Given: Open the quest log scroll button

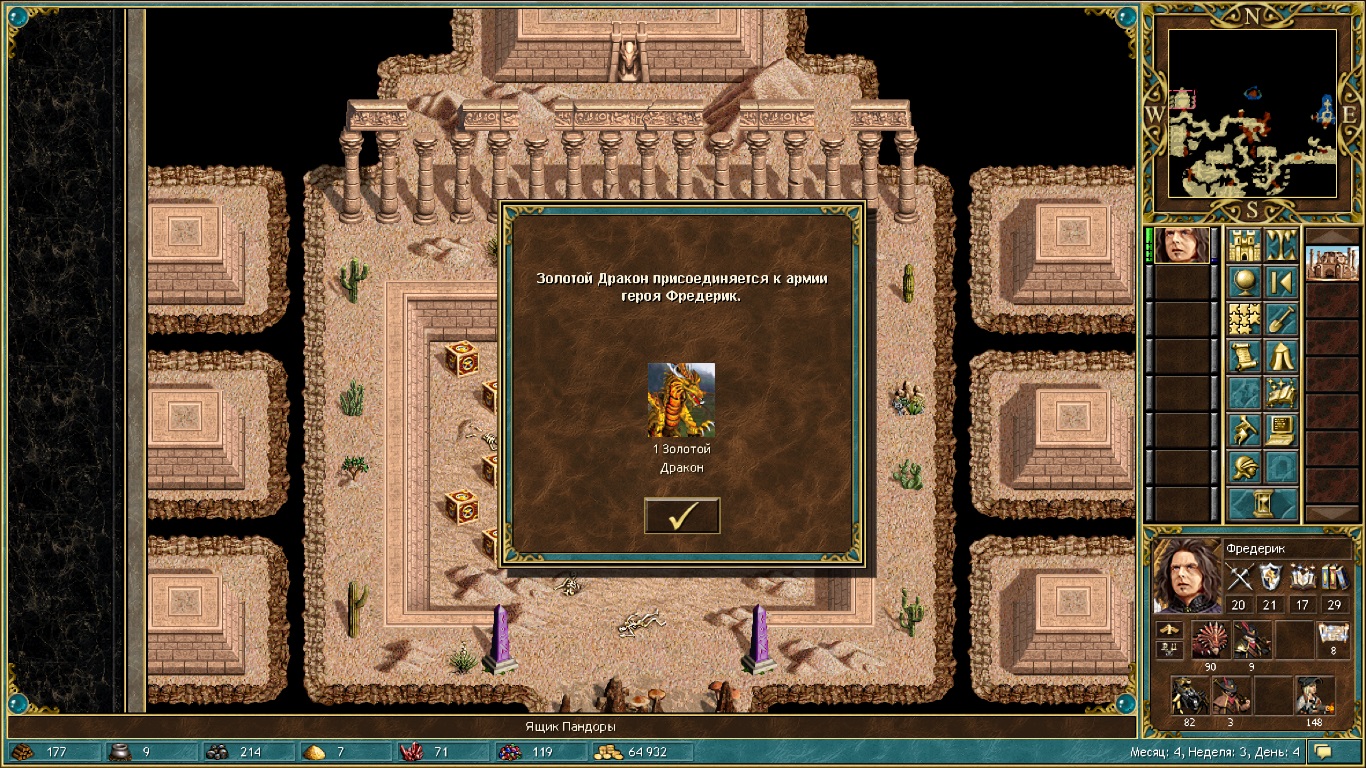Looking at the screenshot, I should coord(1245,357).
